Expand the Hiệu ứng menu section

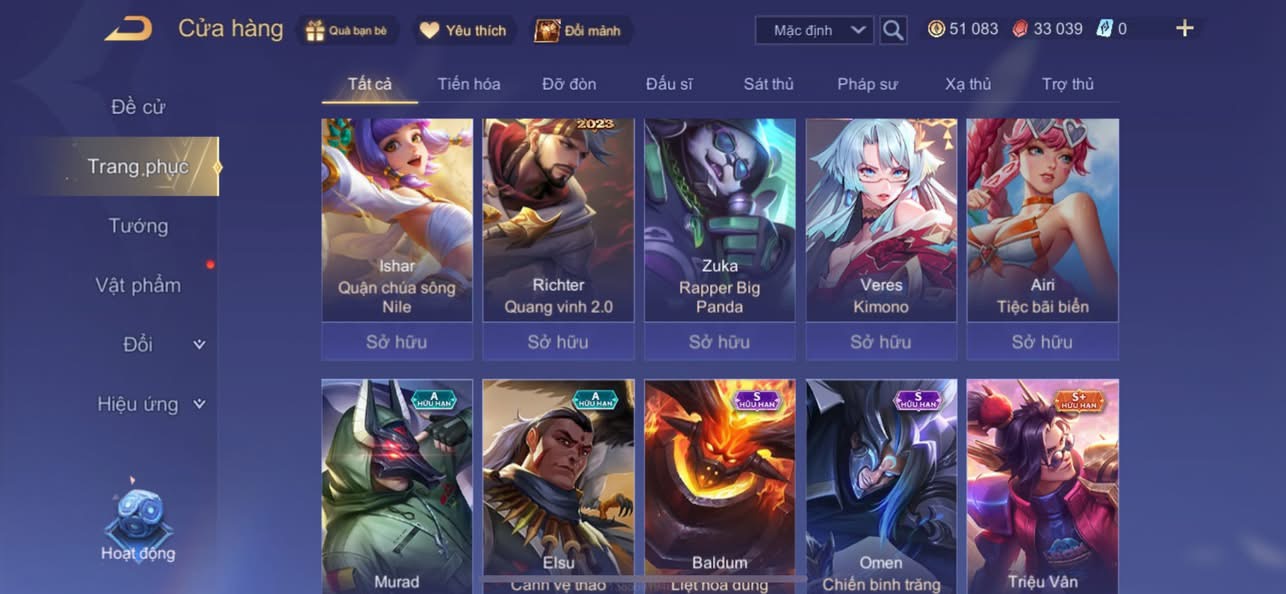tap(150, 404)
